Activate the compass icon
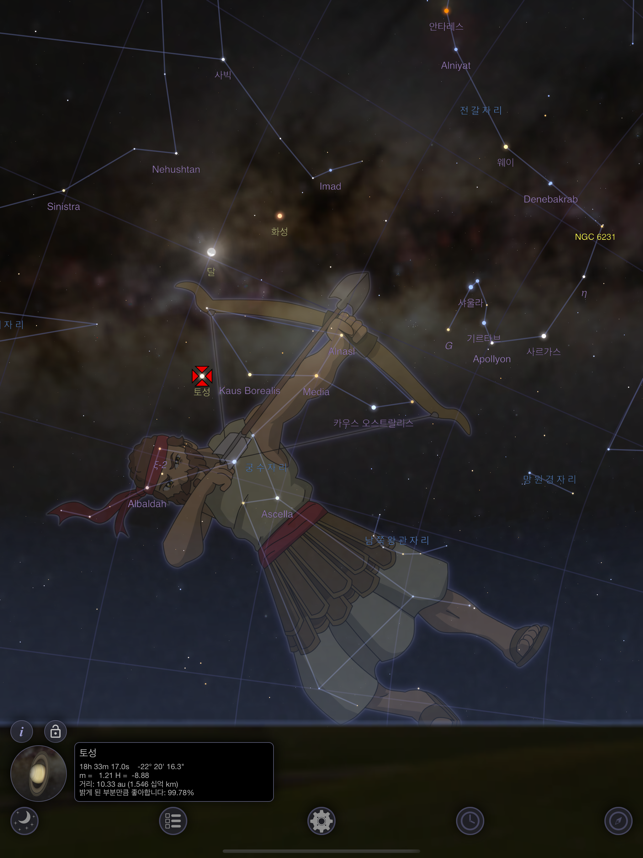This screenshot has height=858, width=643. [619, 821]
